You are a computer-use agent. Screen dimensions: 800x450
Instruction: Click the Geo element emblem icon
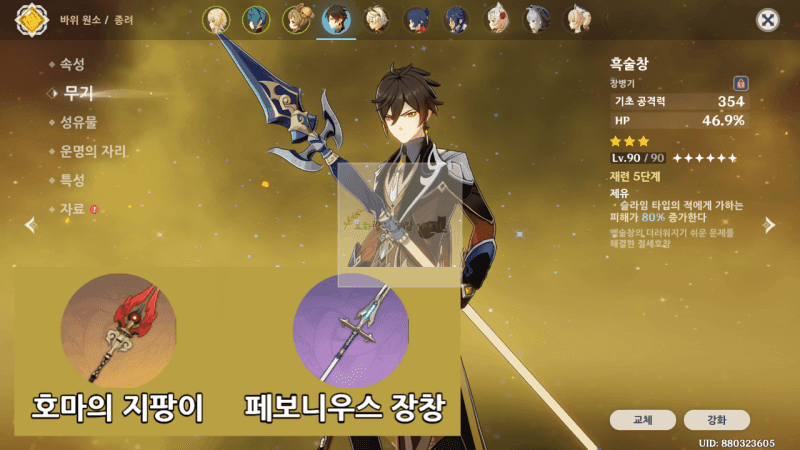[x=31, y=20]
